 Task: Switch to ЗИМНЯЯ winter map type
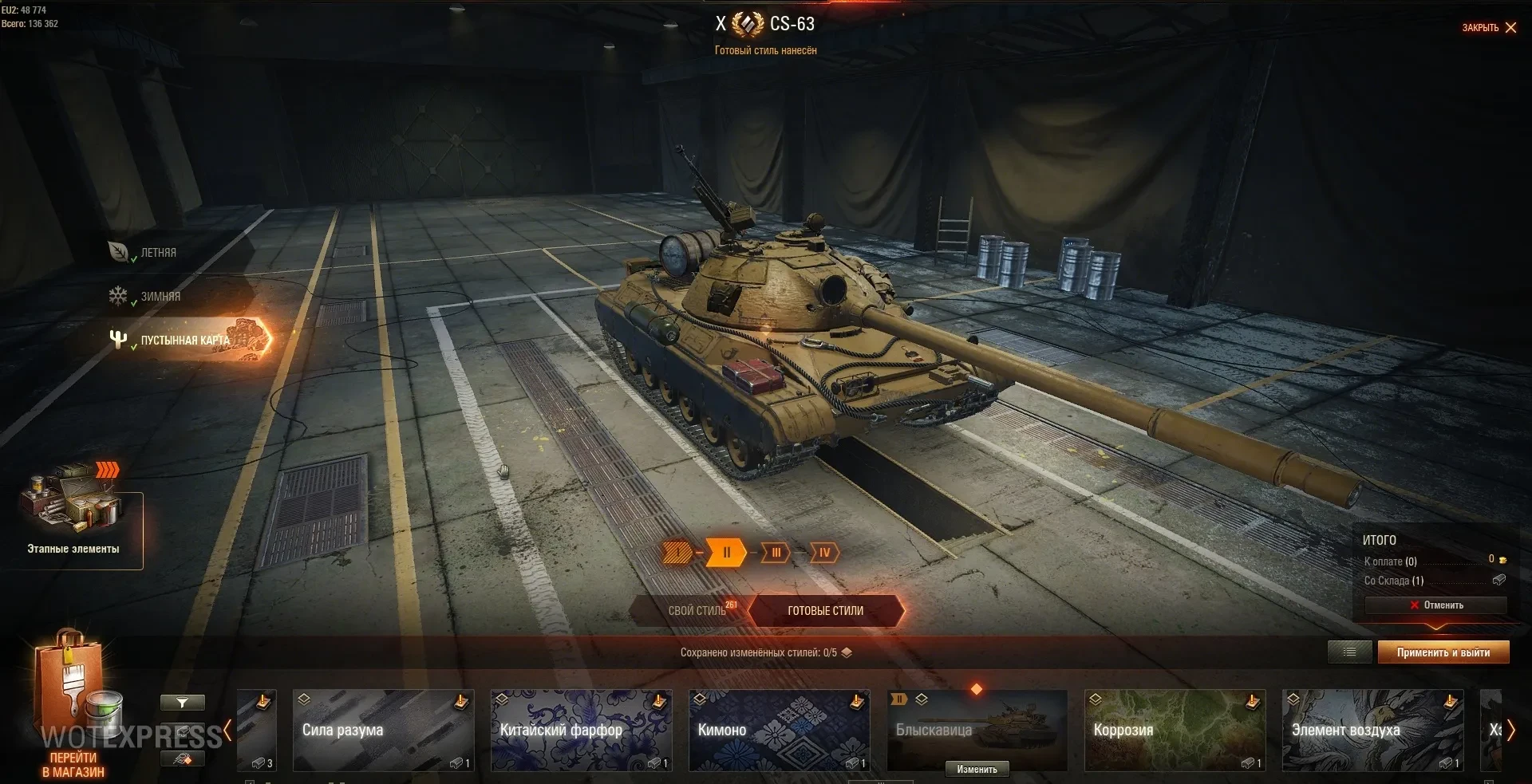160,297
